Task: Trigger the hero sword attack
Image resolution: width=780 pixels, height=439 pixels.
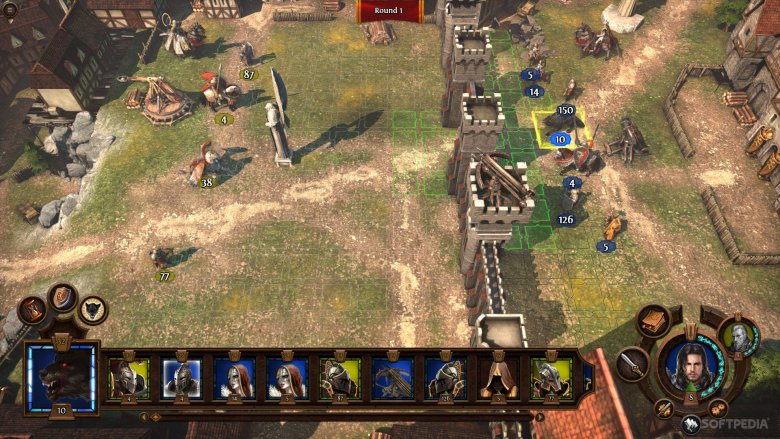Action: pyautogui.click(x=632, y=364)
